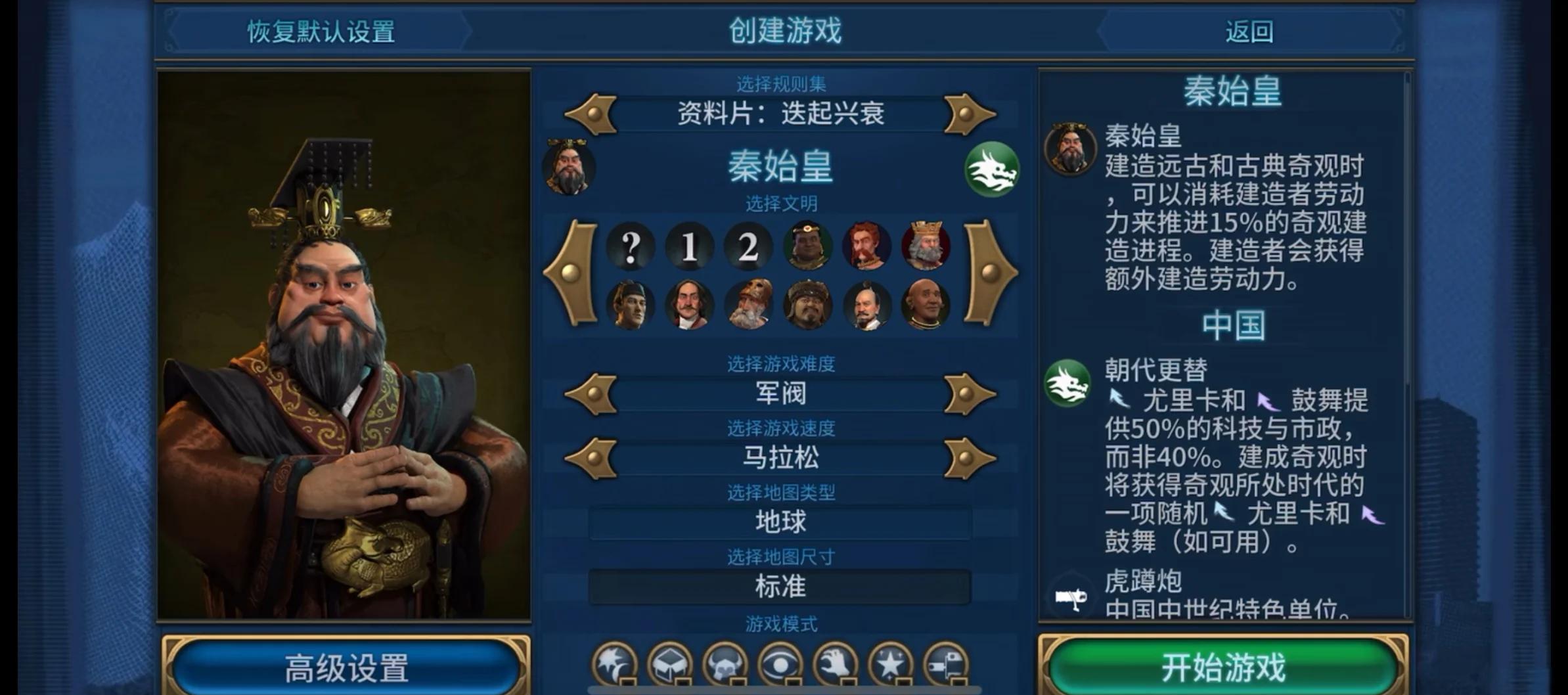Choose the leader pool number 1 icon
This screenshot has height=695, width=1568.
[x=689, y=247]
